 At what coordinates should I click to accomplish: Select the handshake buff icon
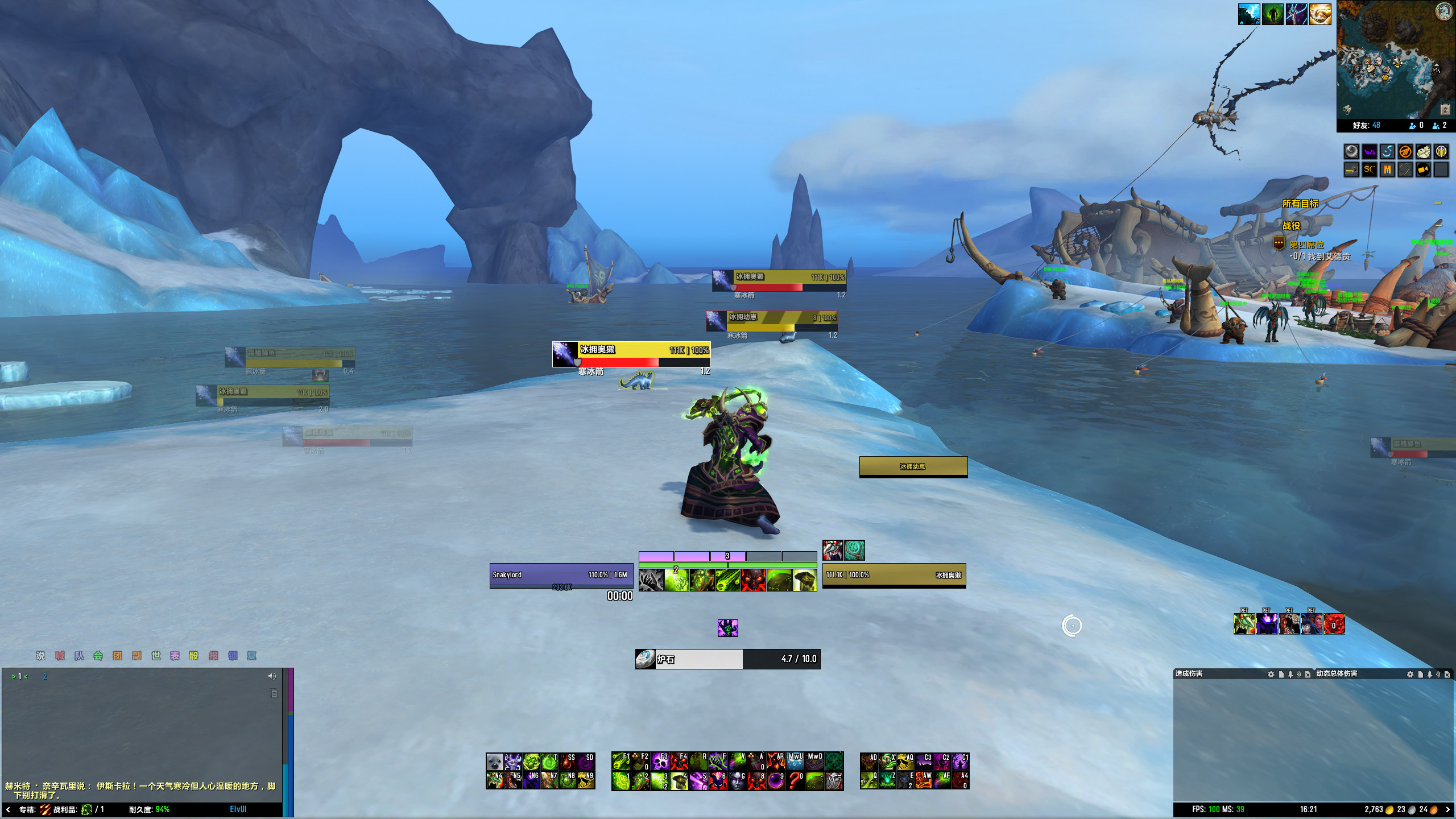(1319, 14)
